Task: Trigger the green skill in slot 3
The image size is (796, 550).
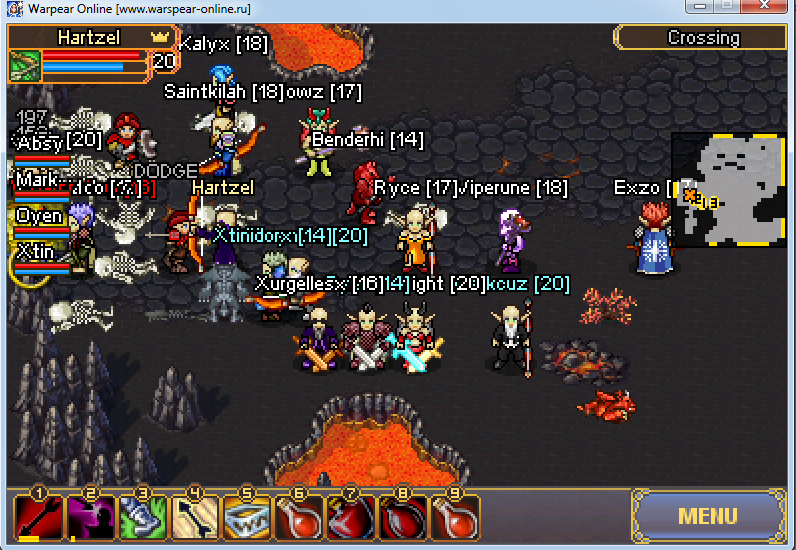Action: coord(143,518)
